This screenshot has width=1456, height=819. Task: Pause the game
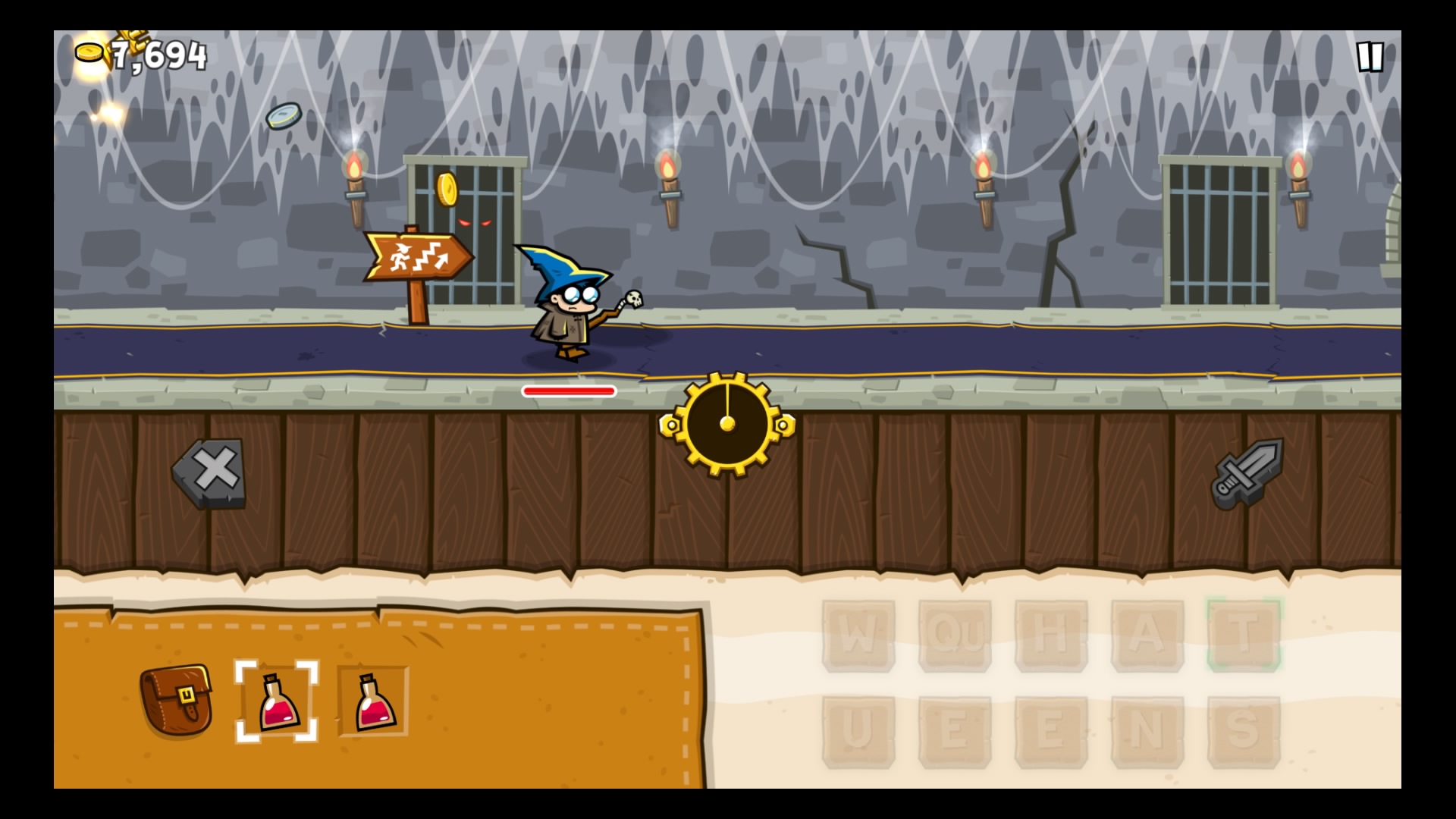pos(1370,57)
